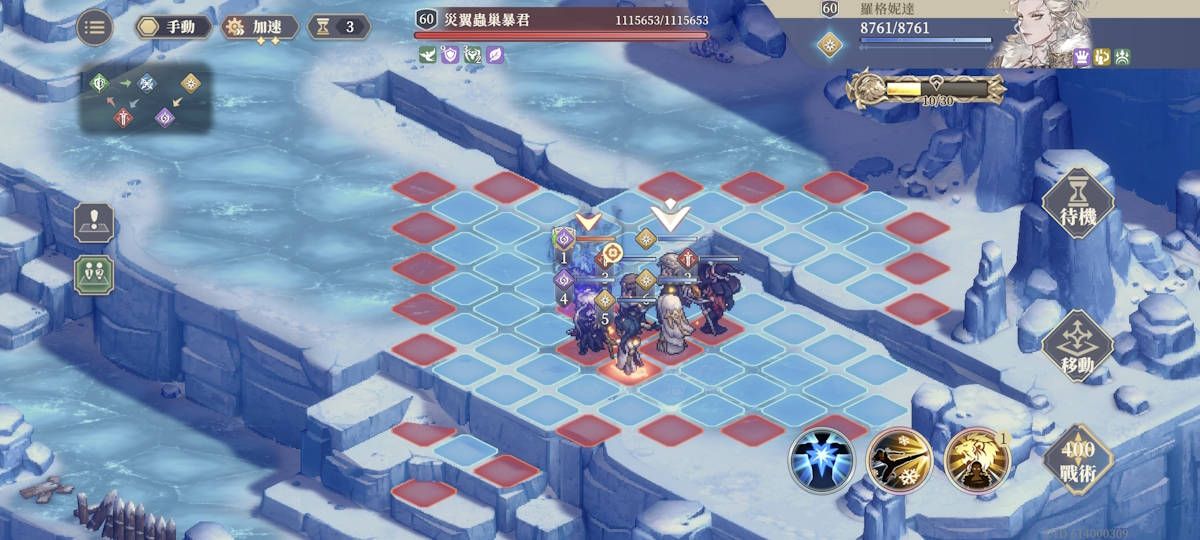Screen dimensions: 1200x540
Task: Use the frost kick skill
Action: (x=899, y=459)
